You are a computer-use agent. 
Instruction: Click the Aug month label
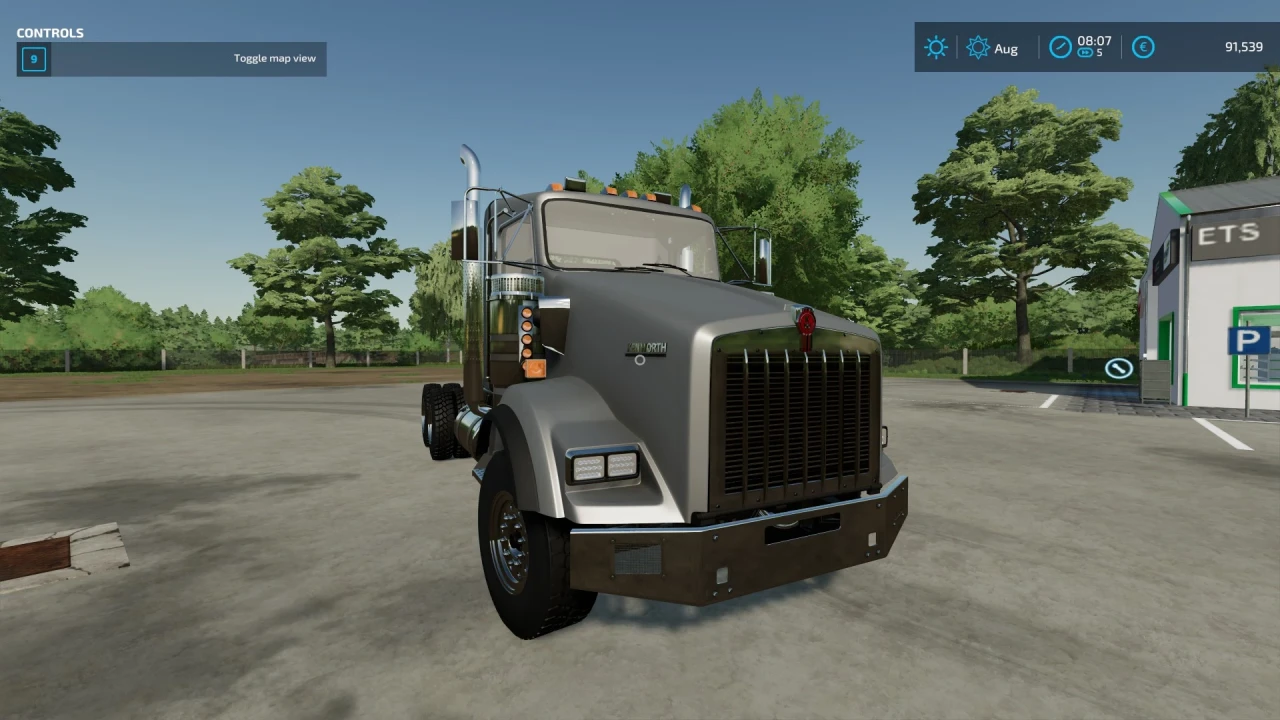[x=1006, y=48]
